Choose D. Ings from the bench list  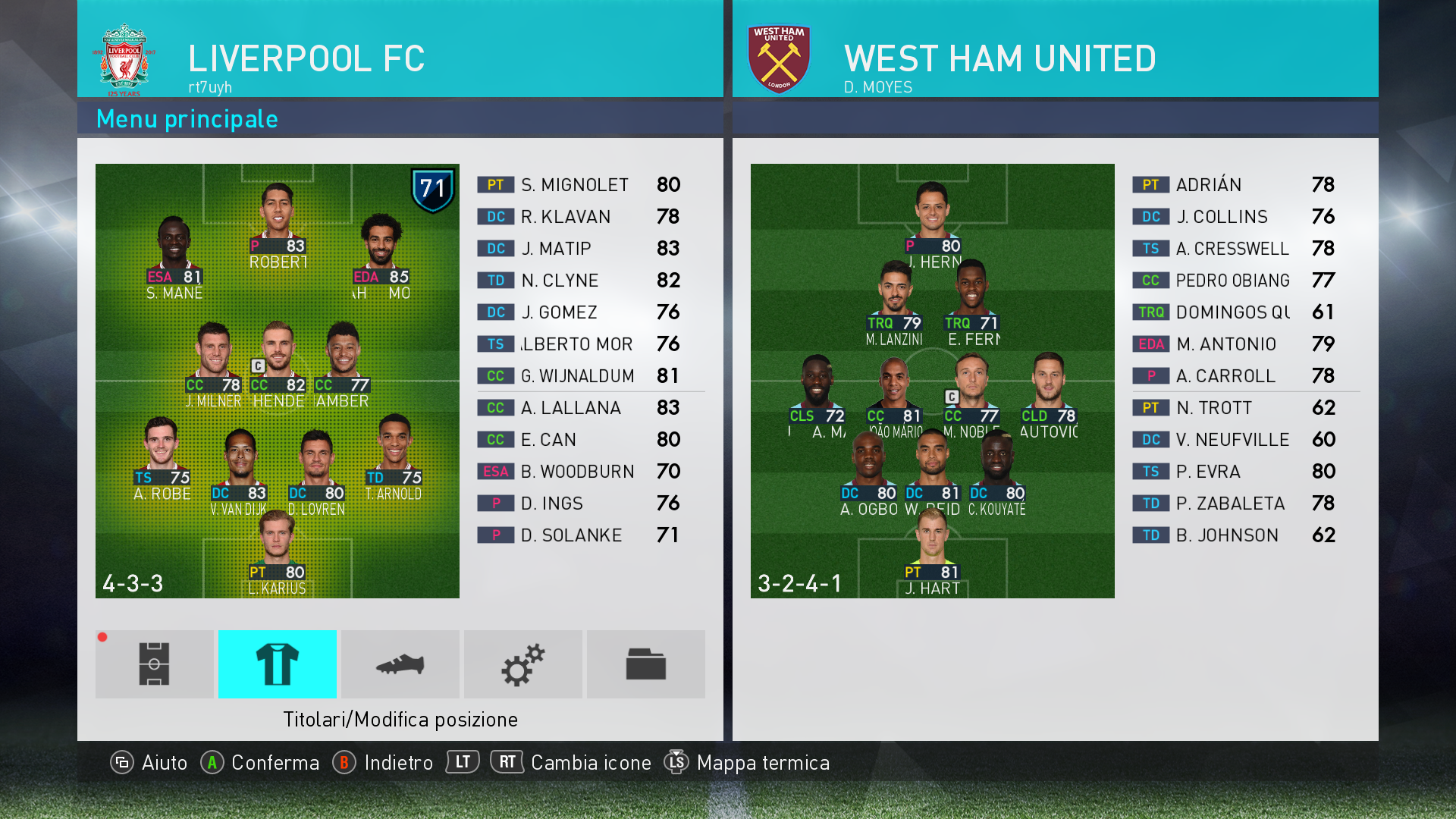click(580, 504)
